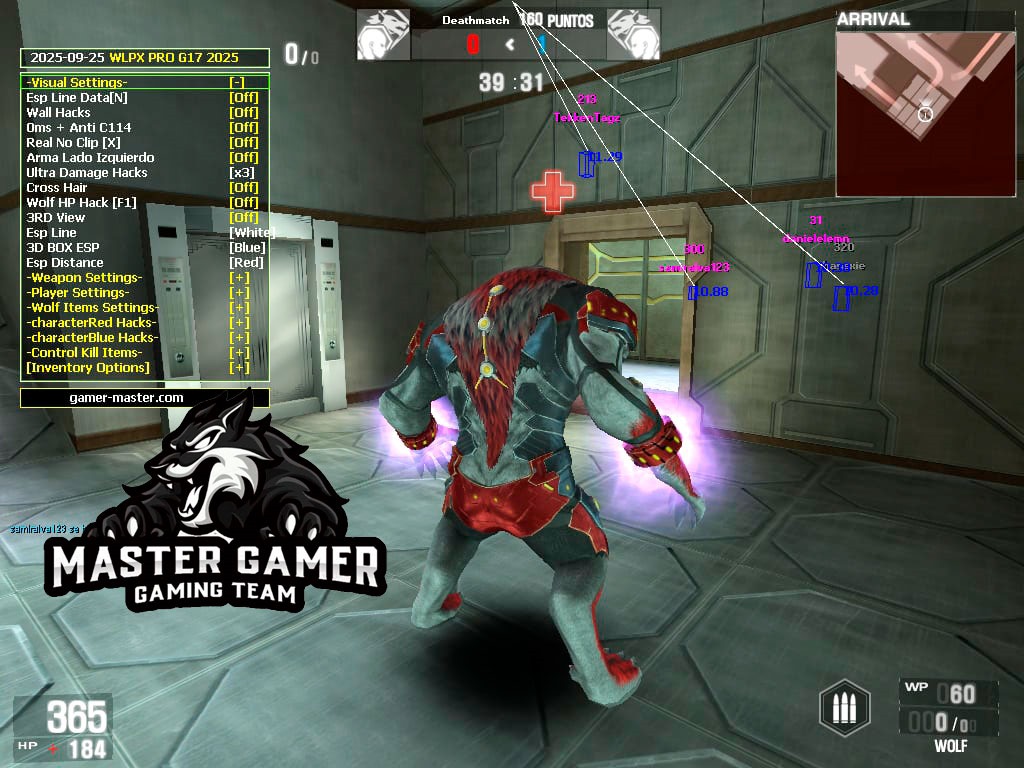Expand the Player Settings section

click(239, 293)
